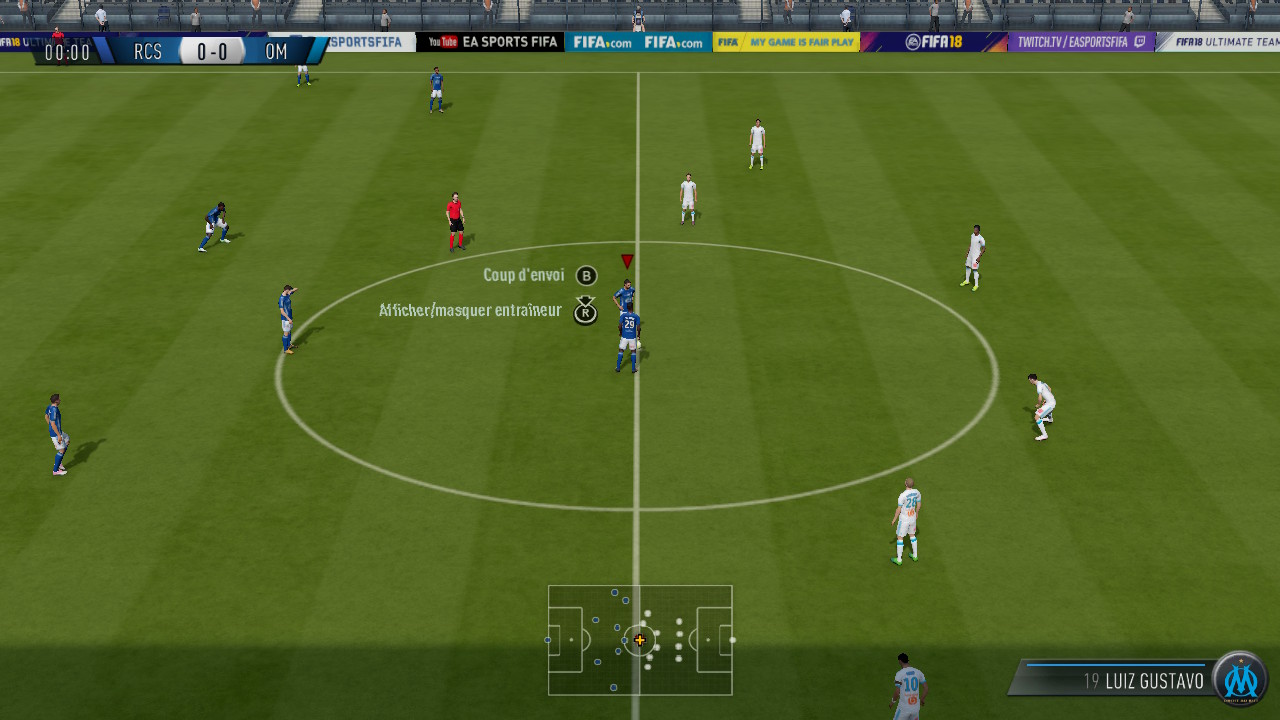This screenshot has width=1280, height=720.
Task: Toggle coach display with Afficher/masquer entraîneur
Action: click(470, 312)
